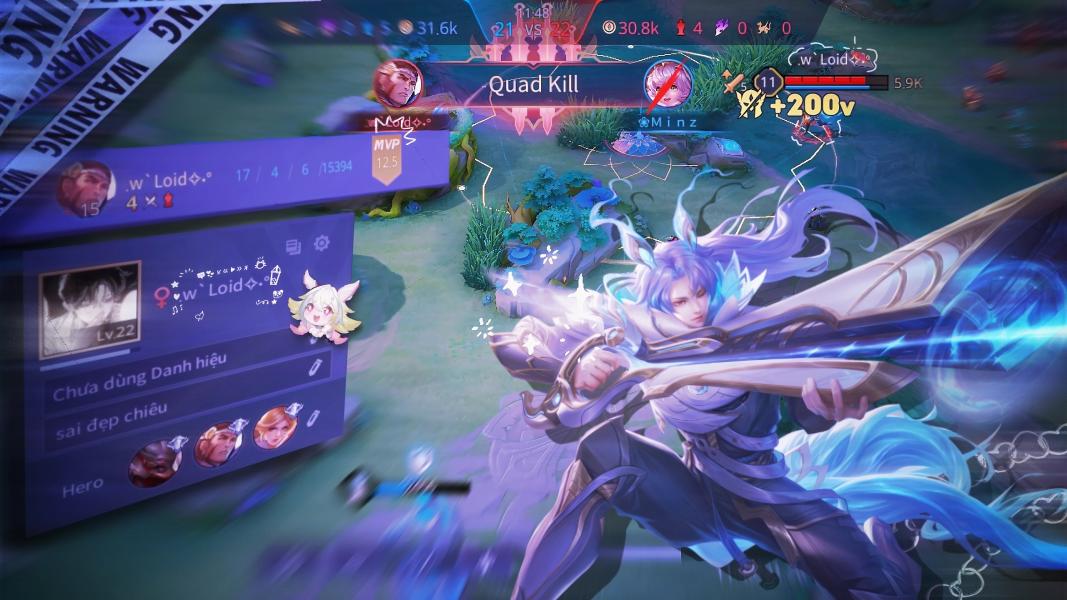
Task: Open the profile card's gear settings icon
Action: (322, 243)
